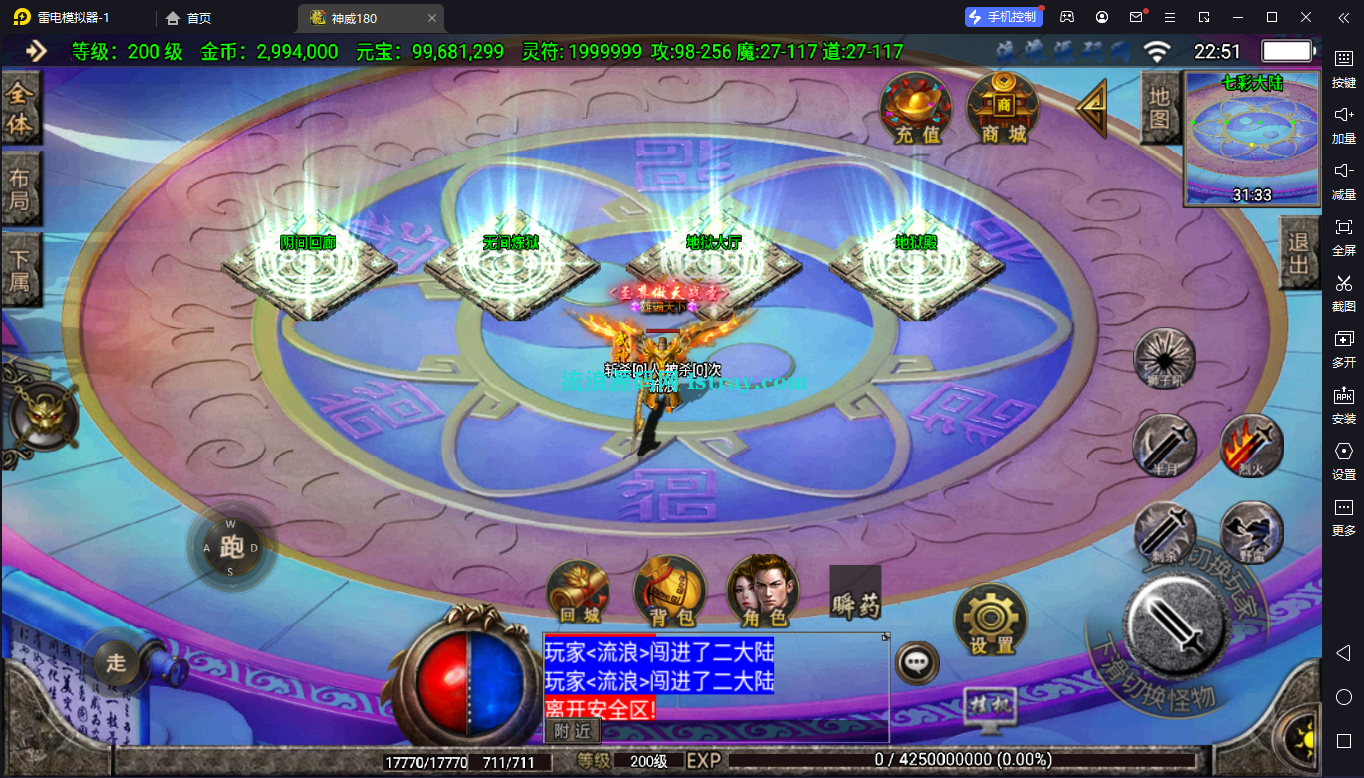1364x778 pixels.
Task: Open the chat speech bubble button
Action: (916, 662)
